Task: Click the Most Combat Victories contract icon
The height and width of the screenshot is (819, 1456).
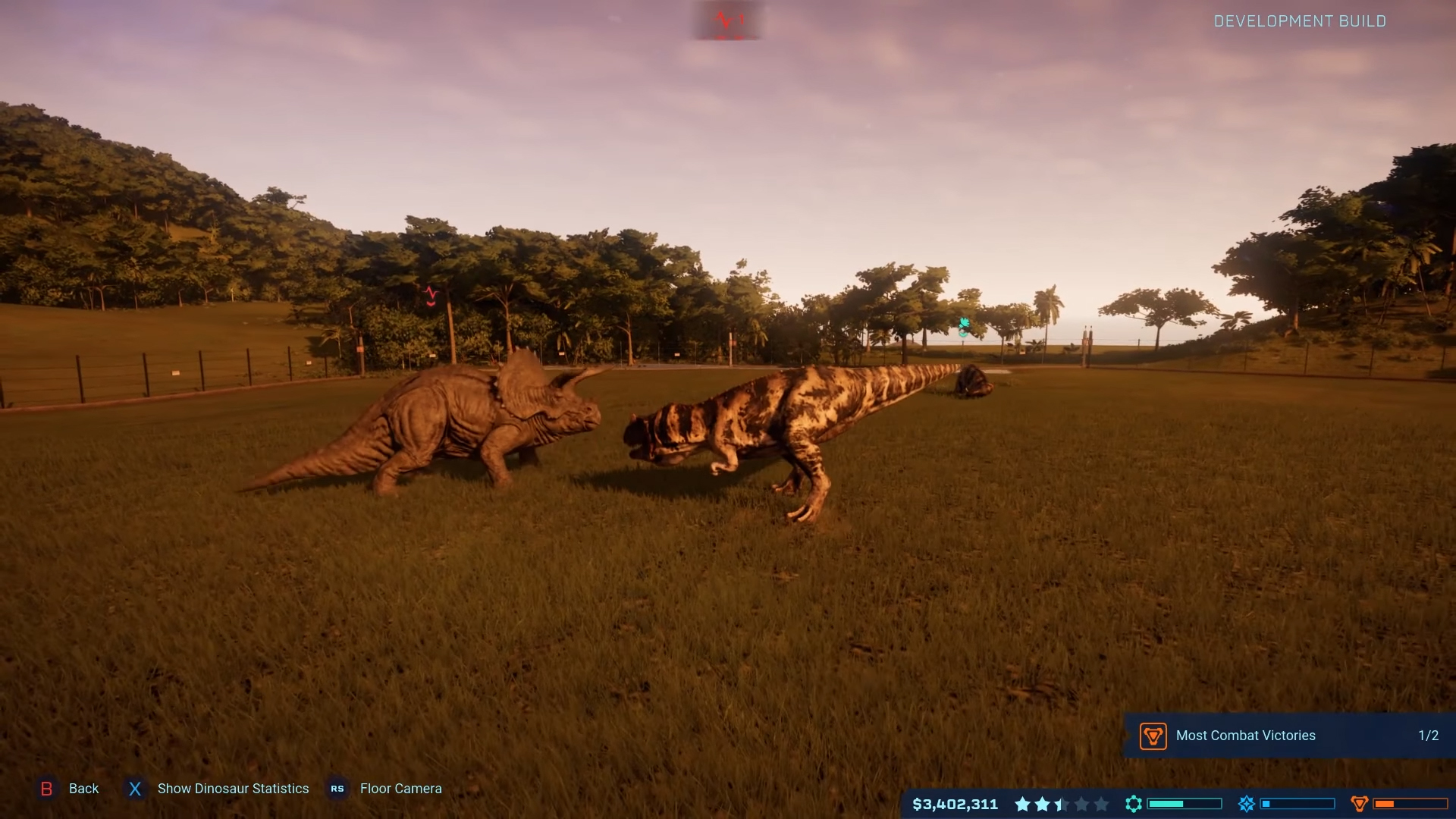Action: click(x=1153, y=736)
